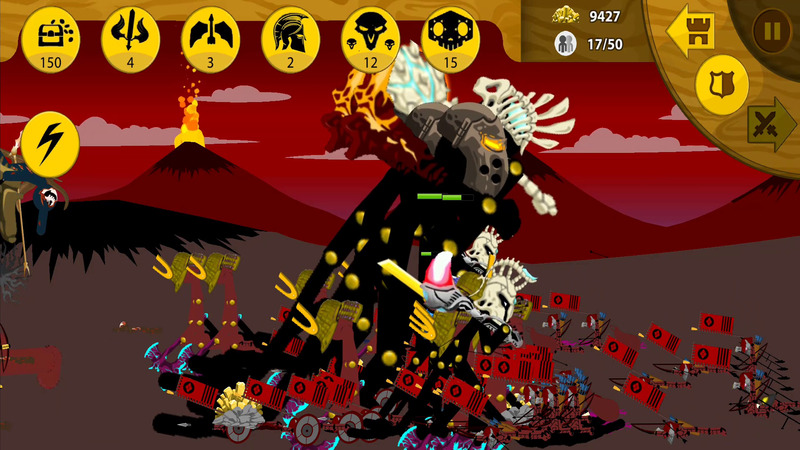Train the hooded-mask unit numbered 12
Image resolution: width=800 pixels, height=450 pixels.
point(370,35)
